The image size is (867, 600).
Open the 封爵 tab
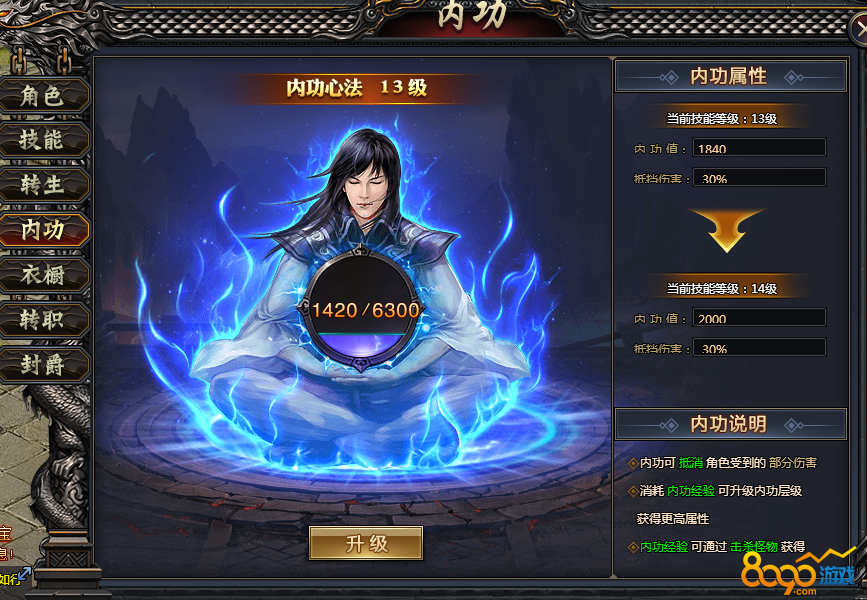tap(43, 365)
